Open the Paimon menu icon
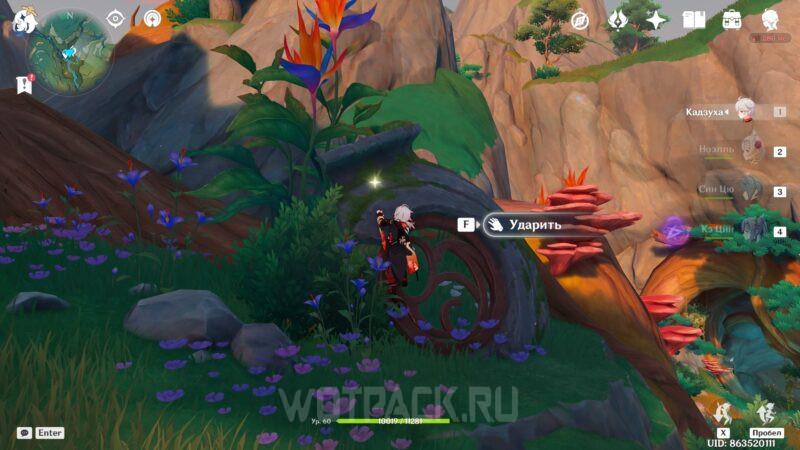The image size is (800, 450). pyautogui.click(x=22, y=21)
